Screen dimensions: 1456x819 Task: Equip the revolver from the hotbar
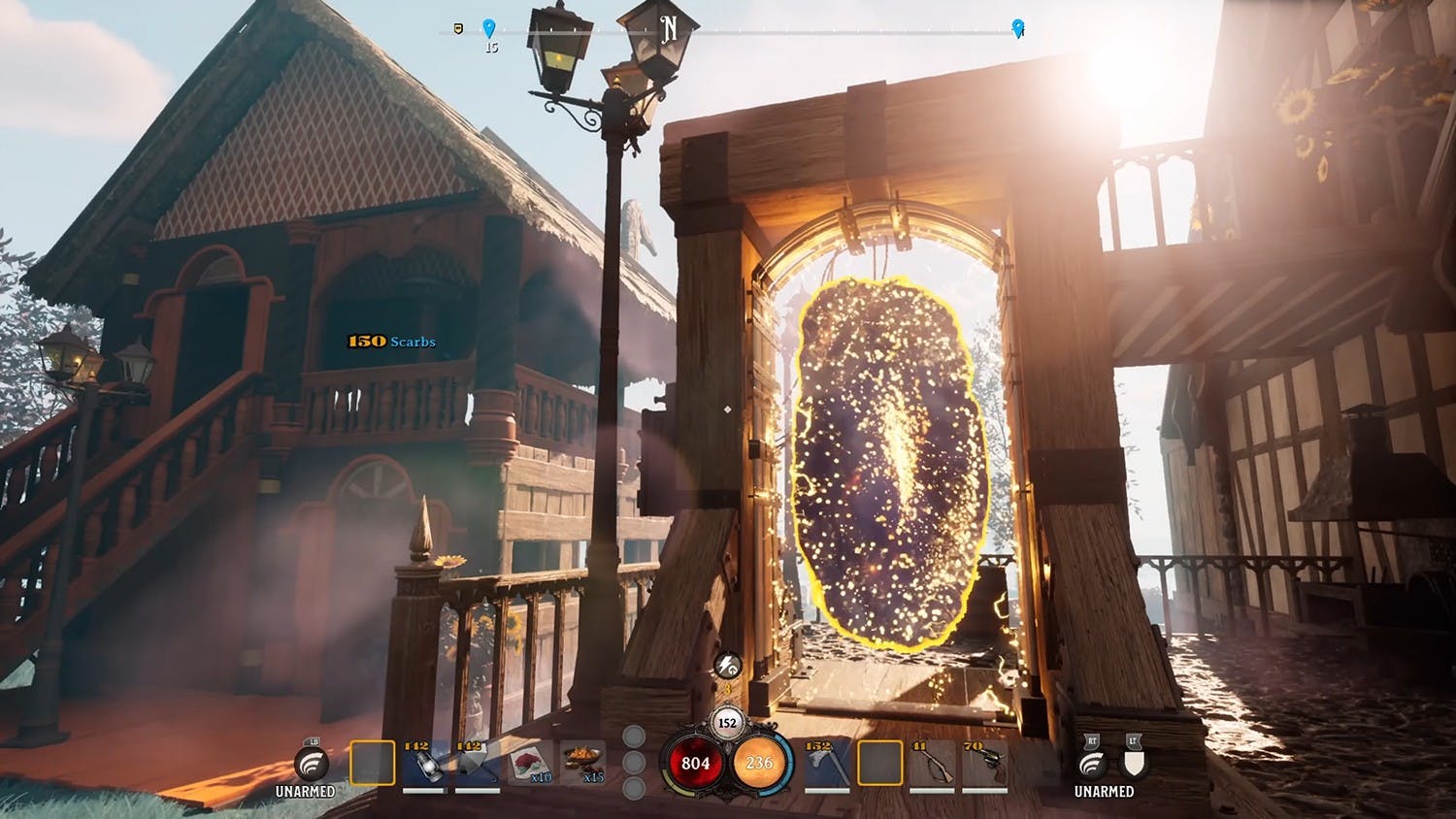983,766
